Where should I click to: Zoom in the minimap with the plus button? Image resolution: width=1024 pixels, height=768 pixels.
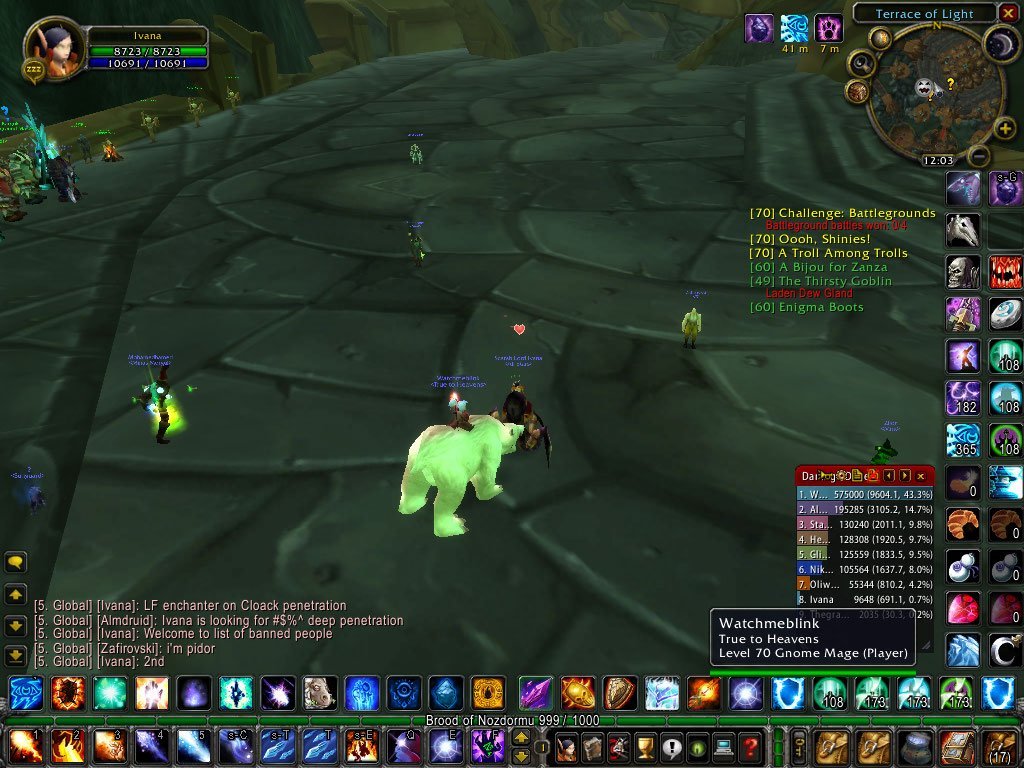pos(1006,128)
